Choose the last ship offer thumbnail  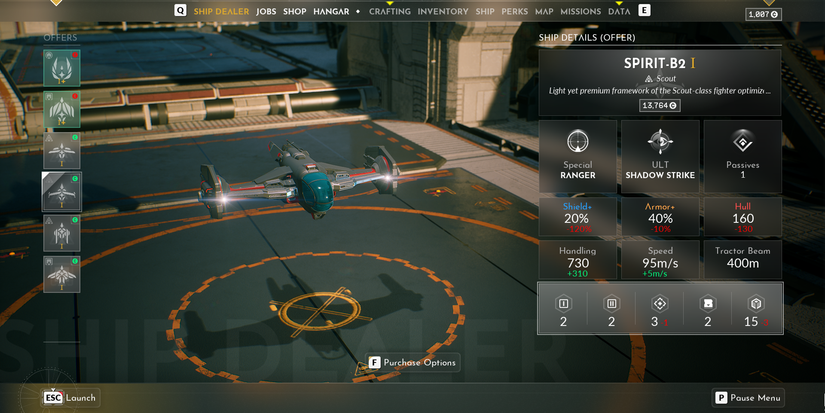pyautogui.click(x=61, y=274)
